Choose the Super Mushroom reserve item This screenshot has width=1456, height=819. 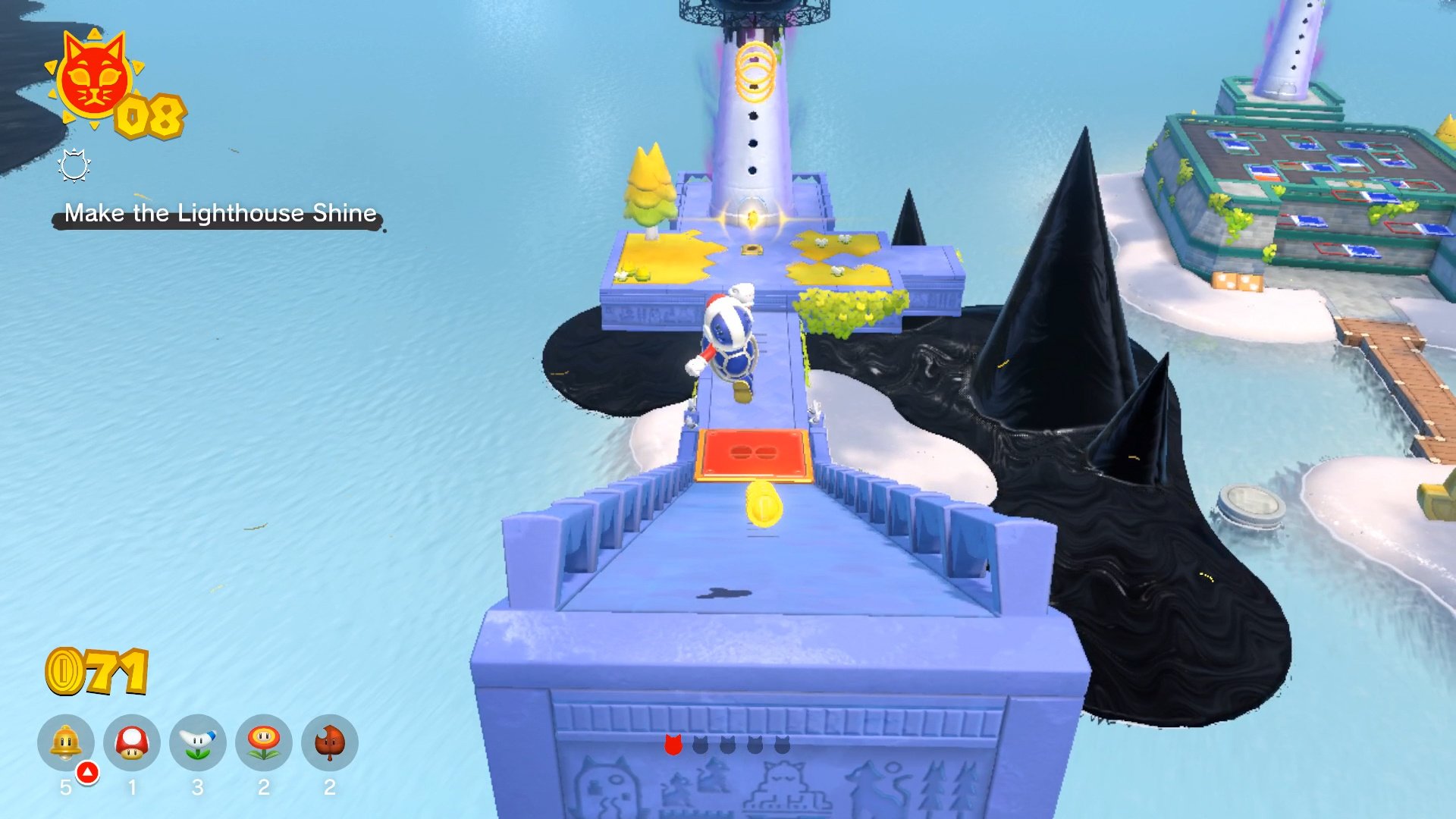pyautogui.click(x=132, y=742)
